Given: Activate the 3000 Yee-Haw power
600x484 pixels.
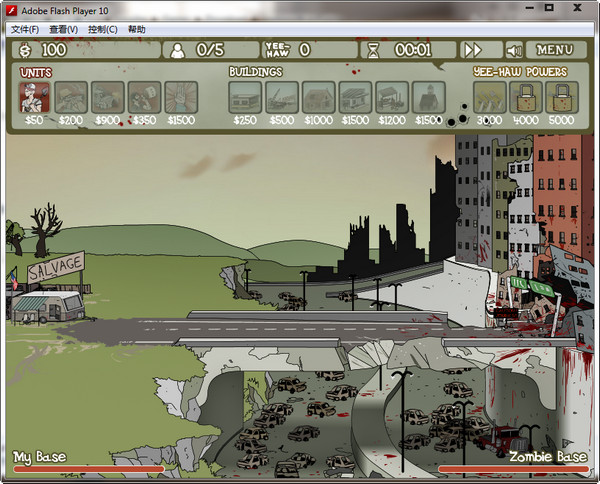Looking at the screenshot, I should 489,96.
